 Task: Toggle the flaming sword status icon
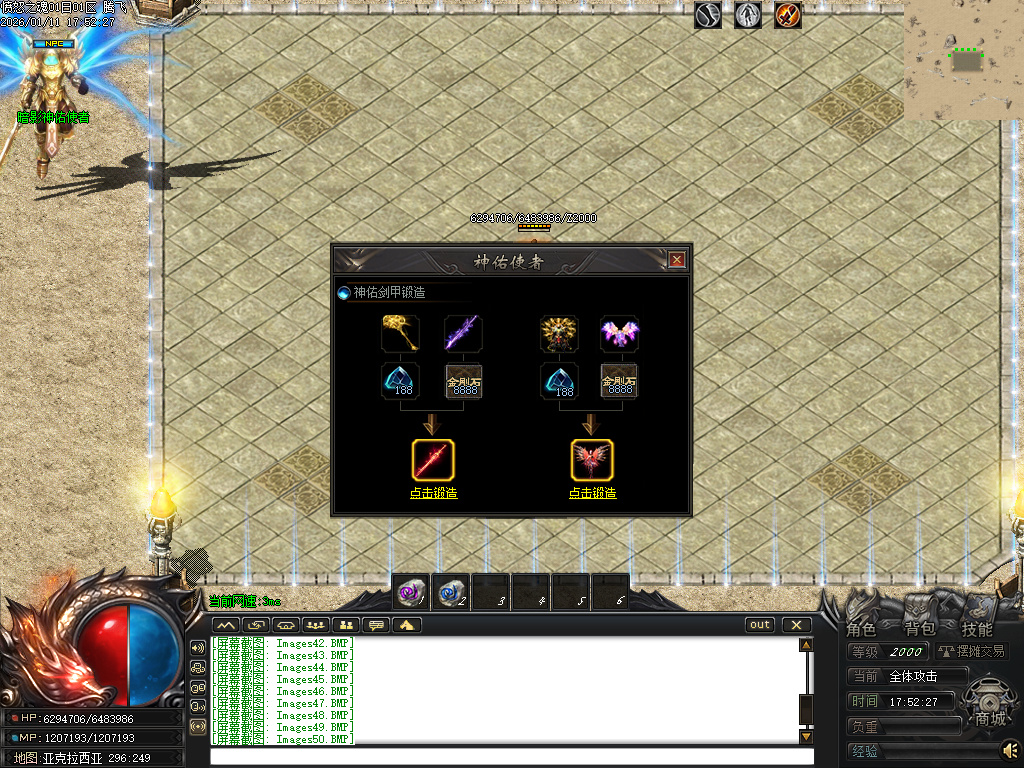[x=788, y=15]
